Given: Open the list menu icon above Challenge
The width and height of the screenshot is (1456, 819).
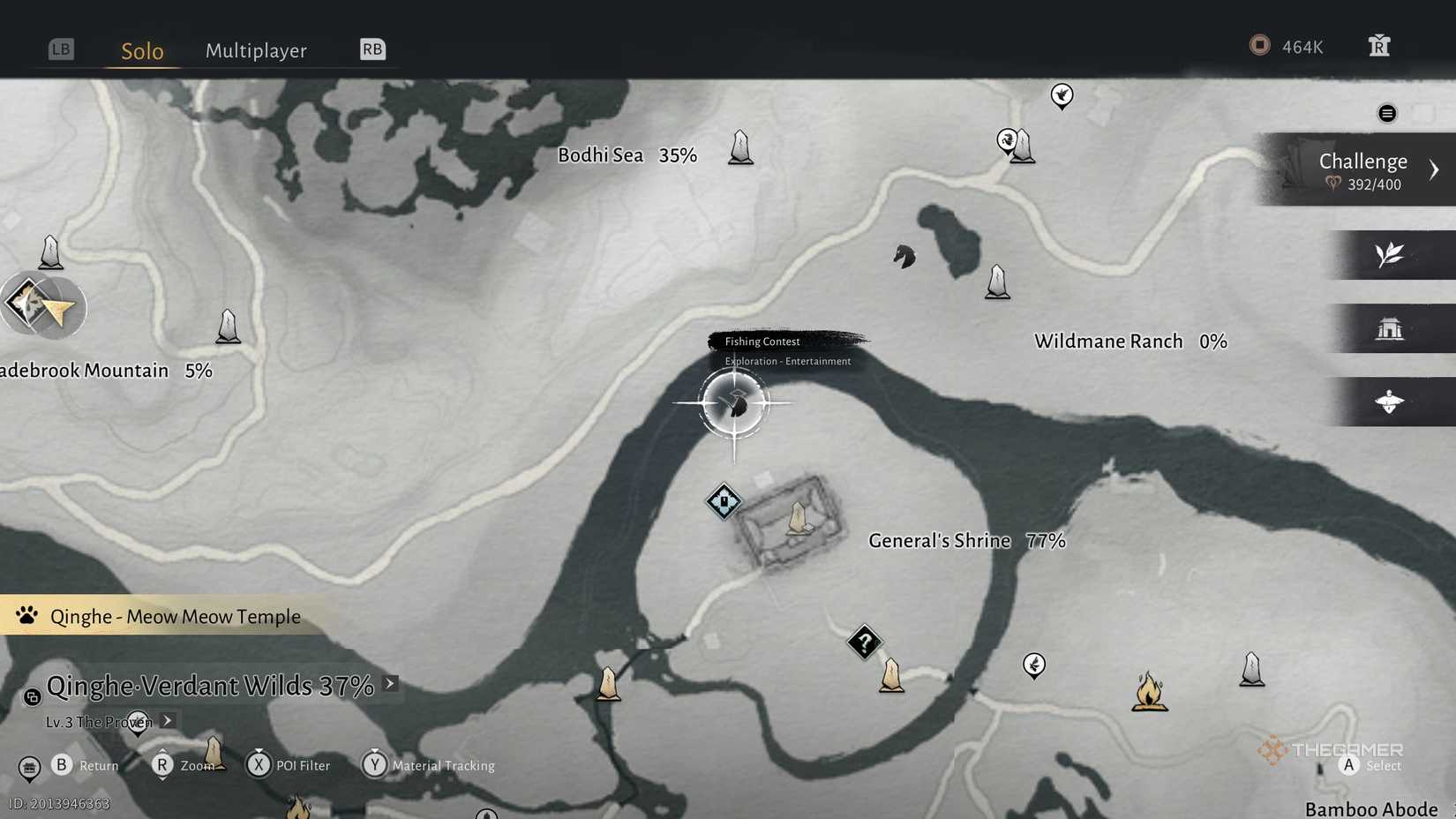Looking at the screenshot, I should pos(1387,113).
